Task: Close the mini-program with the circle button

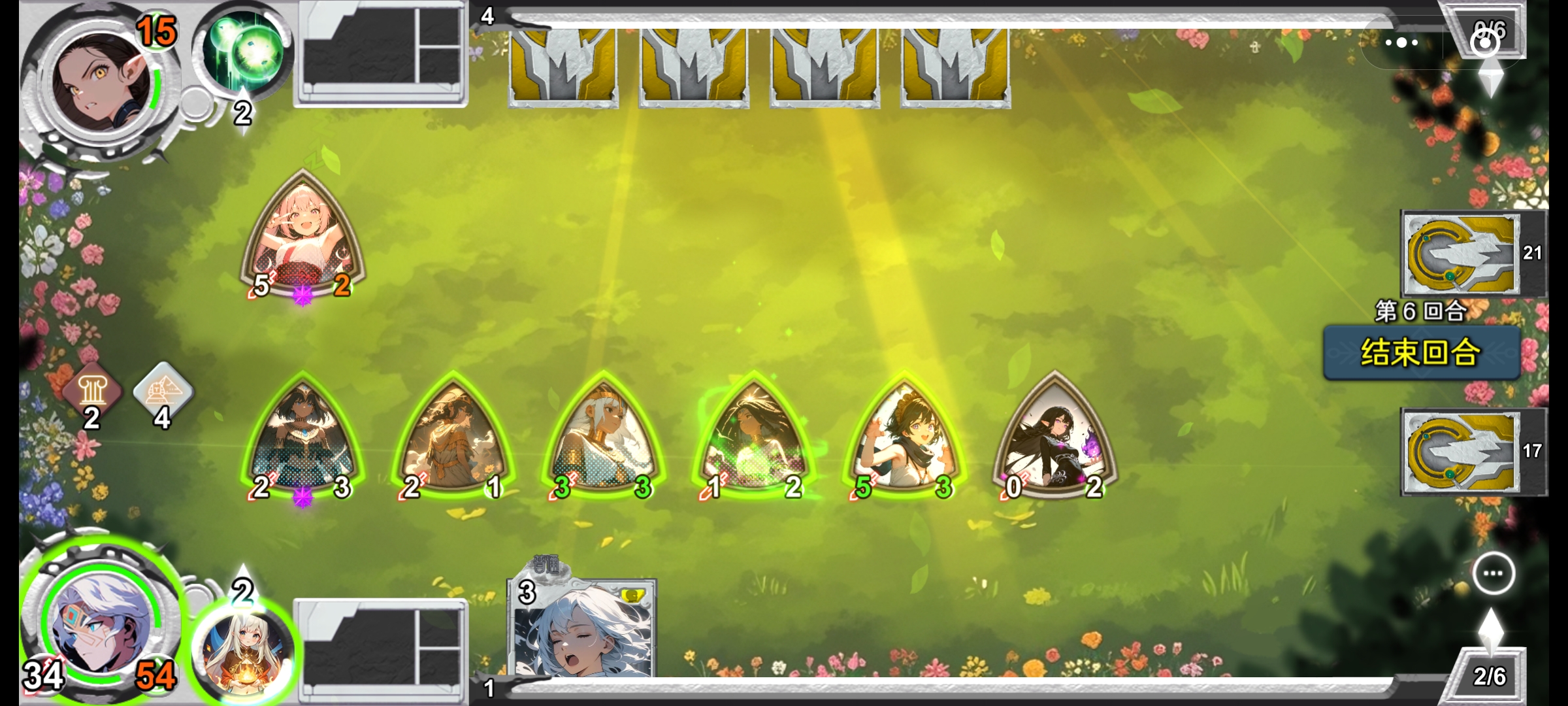Action: [x=1485, y=43]
